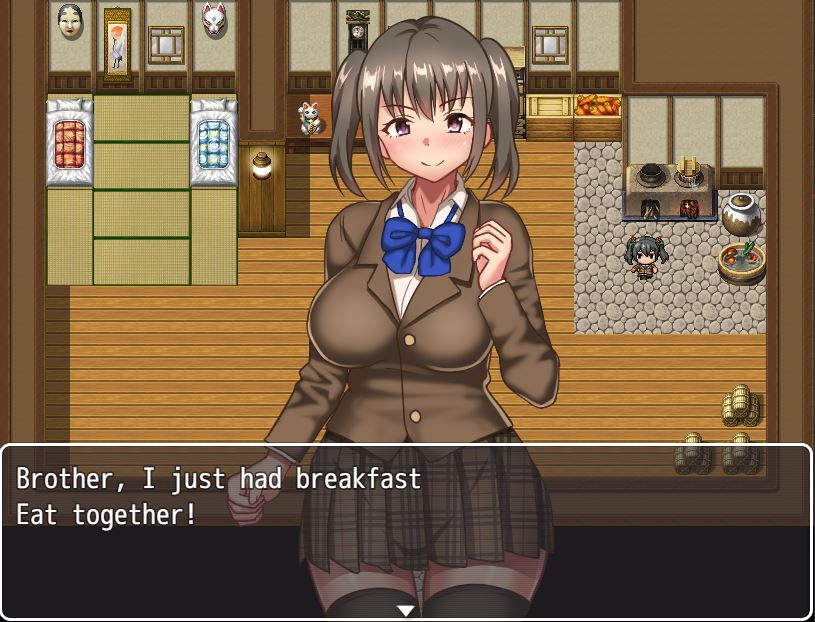Advance the breakfast dialogue message box

[405, 530]
